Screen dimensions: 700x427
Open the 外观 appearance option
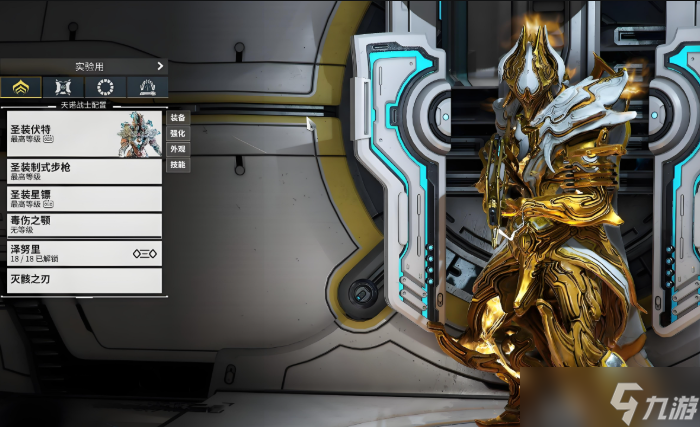pyautogui.click(x=177, y=148)
